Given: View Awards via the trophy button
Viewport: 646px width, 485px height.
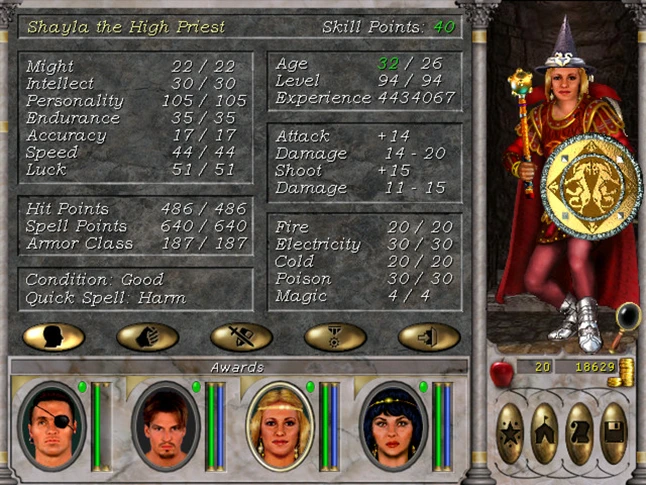Looking at the screenshot, I should tap(335, 336).
